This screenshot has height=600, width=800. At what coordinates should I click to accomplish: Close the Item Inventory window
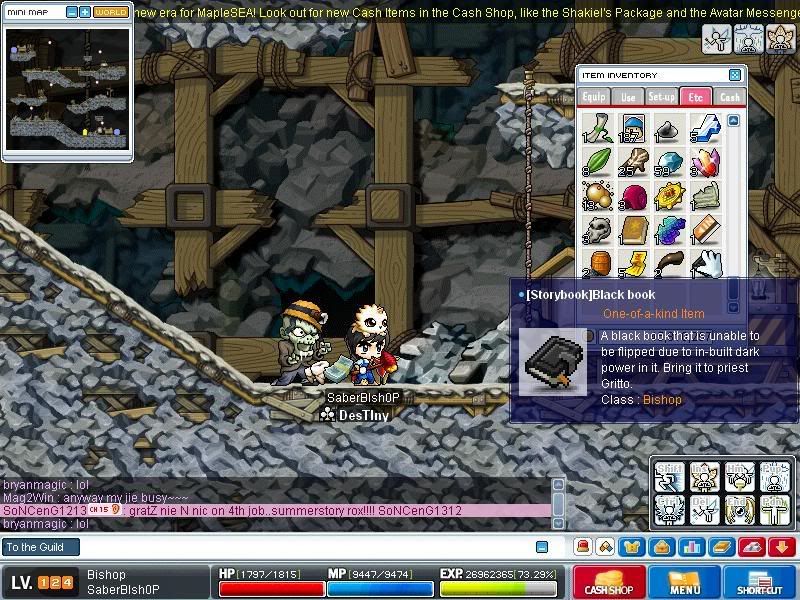click(x=735, y=75)
